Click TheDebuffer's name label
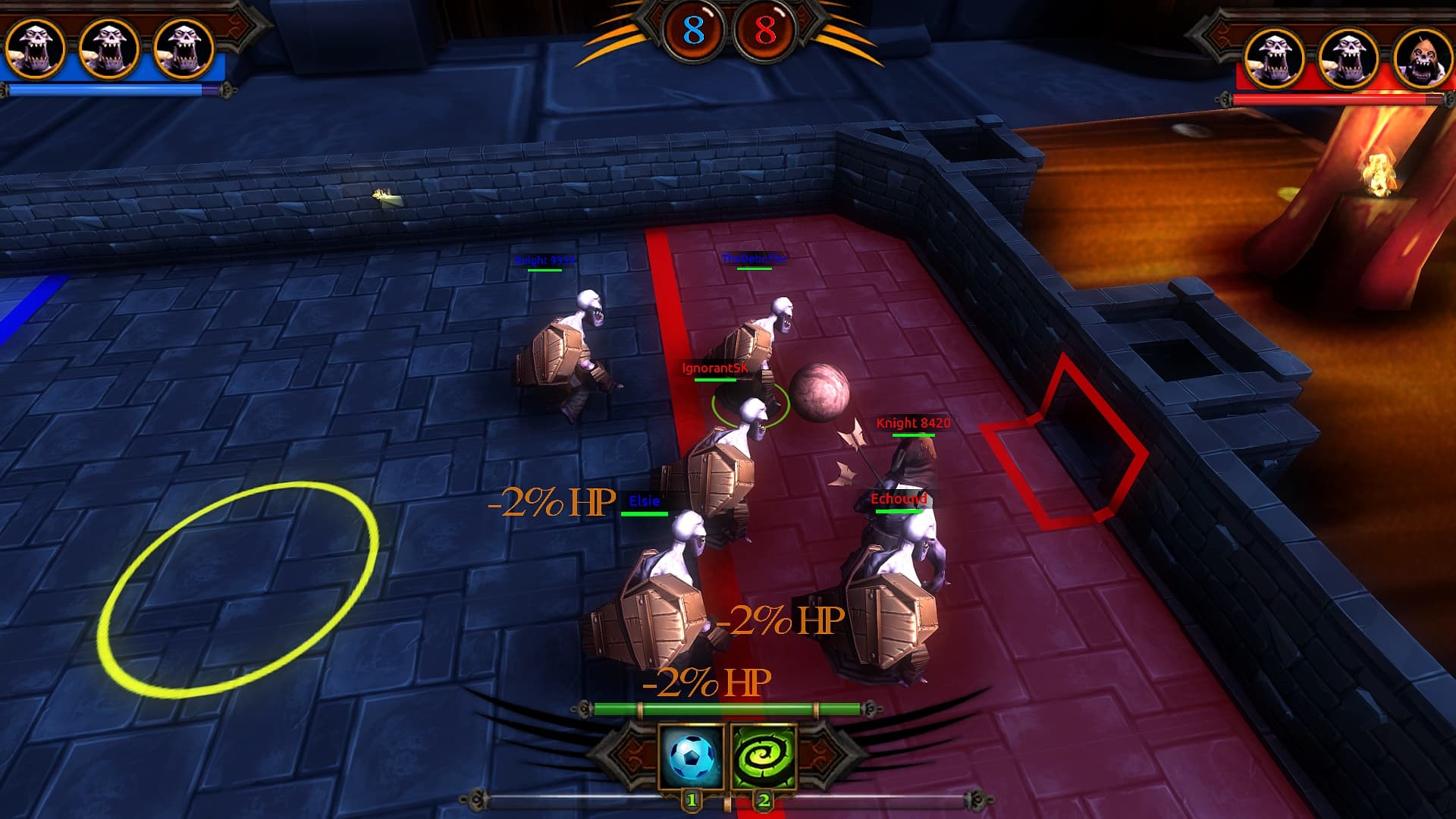1456x819 pixels. 754,259
